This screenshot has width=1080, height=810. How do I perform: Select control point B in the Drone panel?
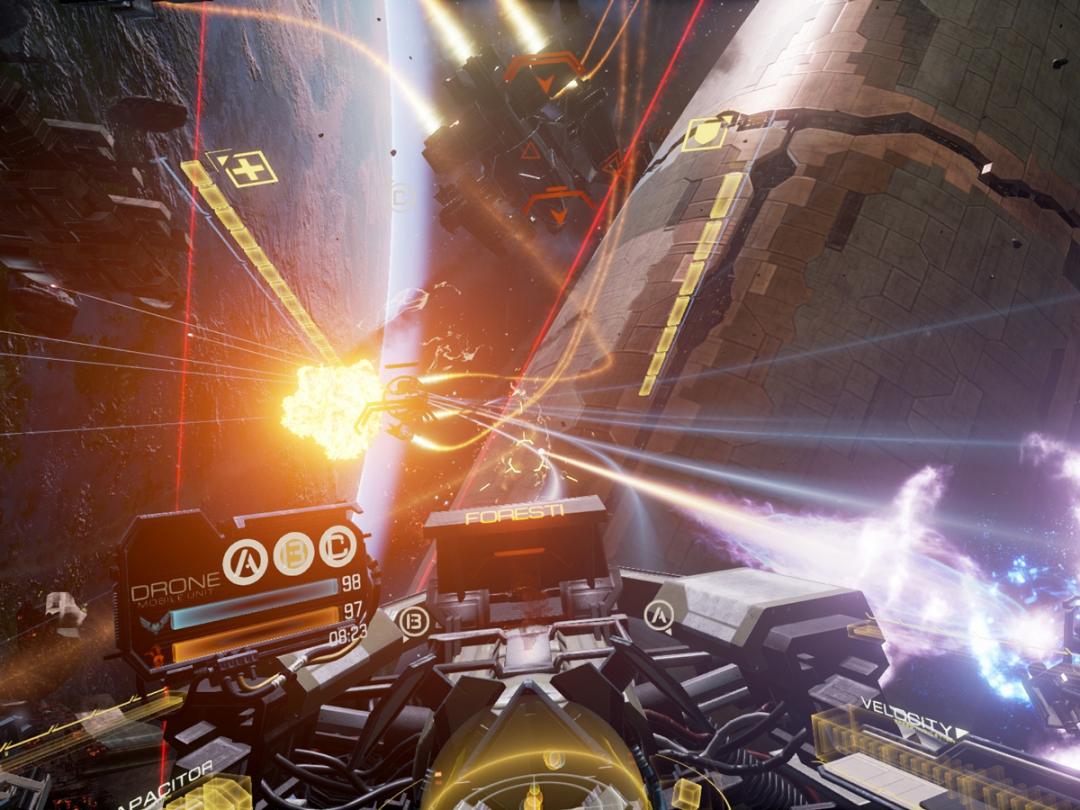(294, 552)
